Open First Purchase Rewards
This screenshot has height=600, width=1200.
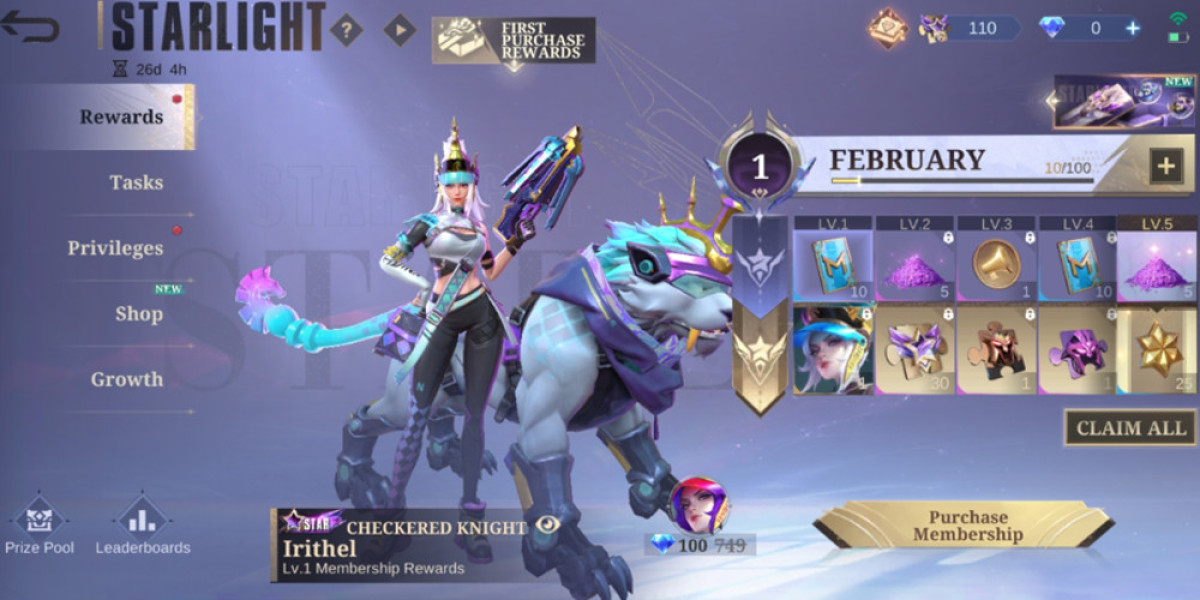pos(513,40)
